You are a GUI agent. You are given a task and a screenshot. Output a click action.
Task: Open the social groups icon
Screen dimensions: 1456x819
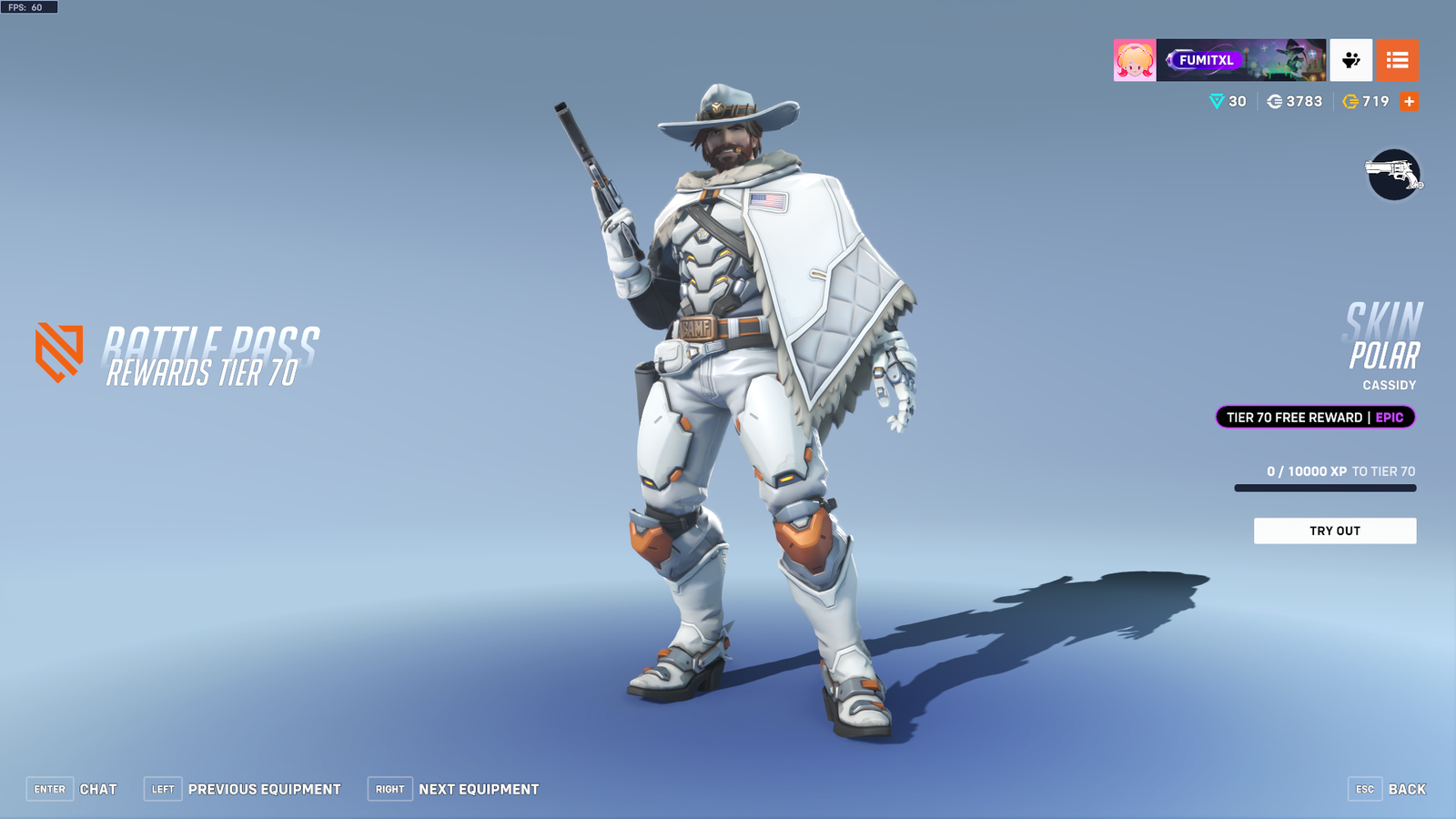[x=1350, y=60]
